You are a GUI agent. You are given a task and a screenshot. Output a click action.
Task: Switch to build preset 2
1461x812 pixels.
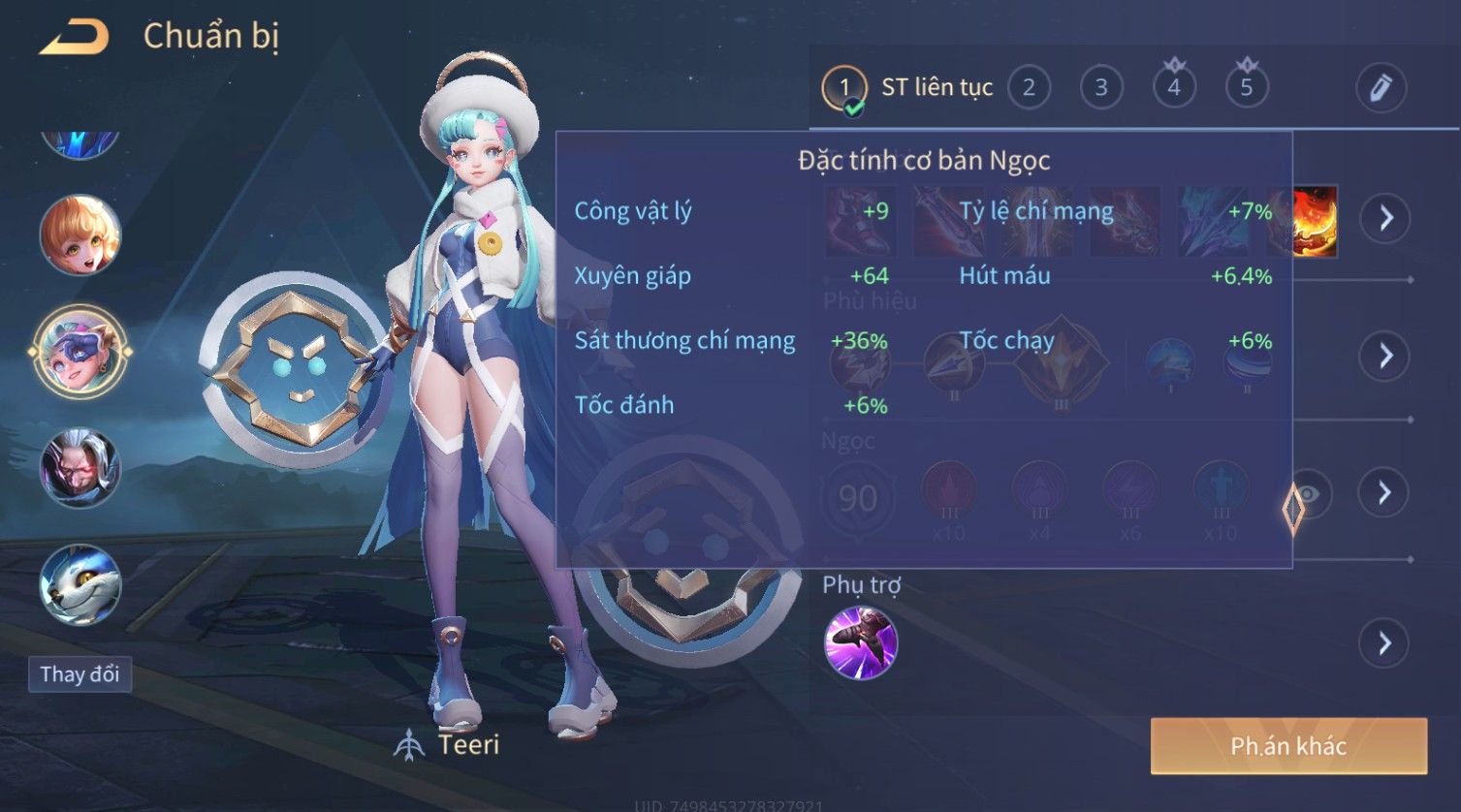(x=1029, y=88)
